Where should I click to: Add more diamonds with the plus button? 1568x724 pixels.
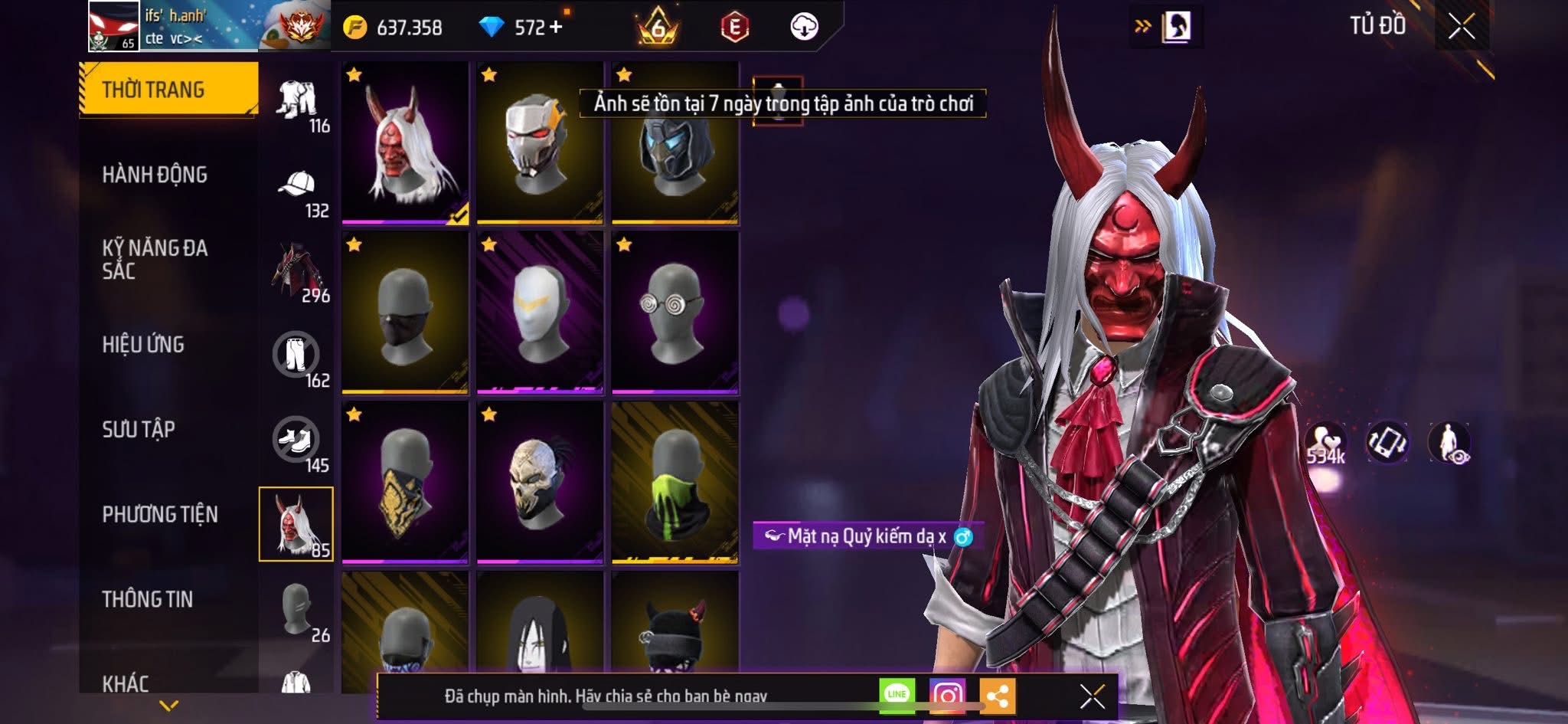coord(556,28)
